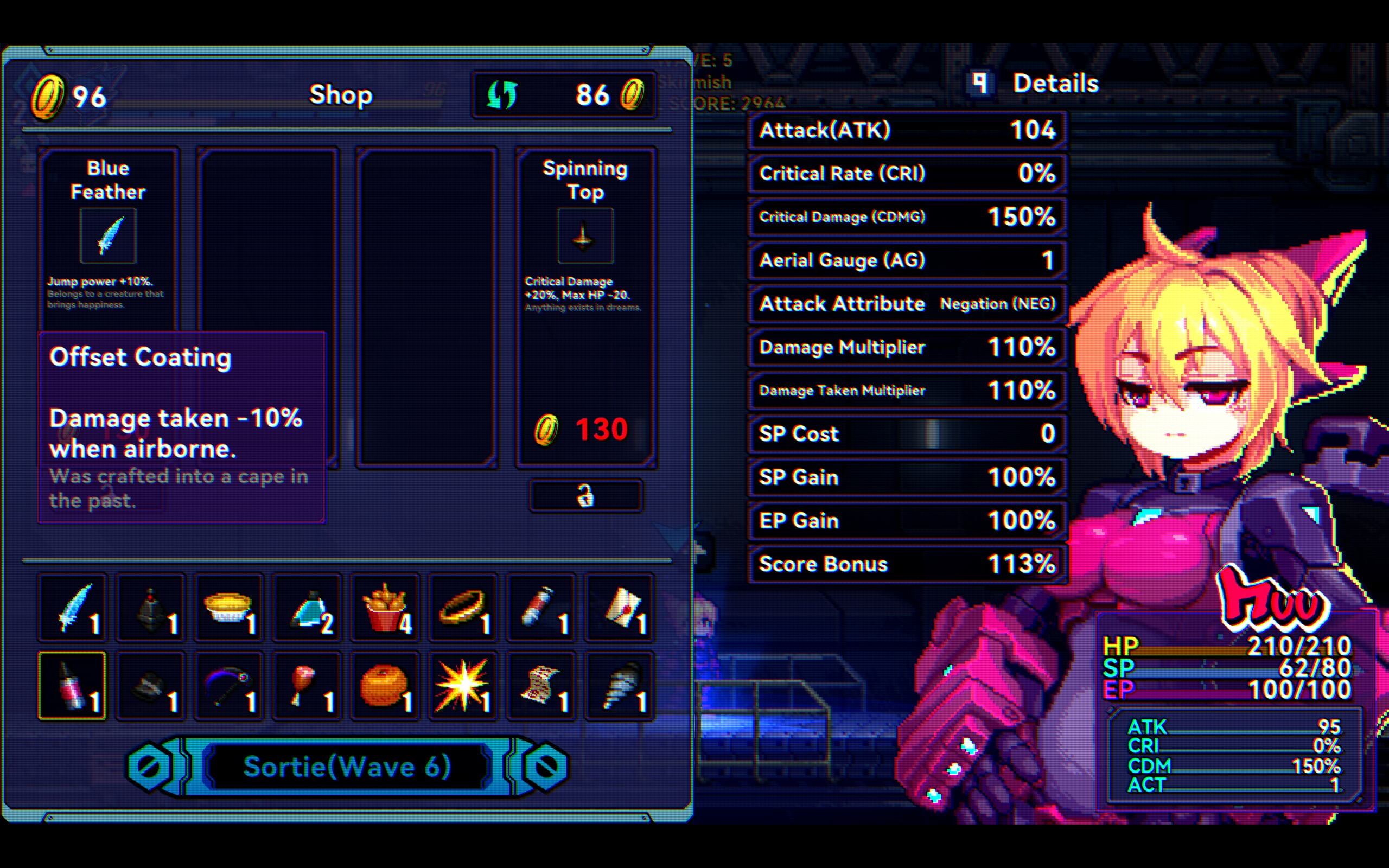1389x868 pixels.
Task: Choose the paper scroll inventory item
Action: pyautogui.click(x=540, y=685)
